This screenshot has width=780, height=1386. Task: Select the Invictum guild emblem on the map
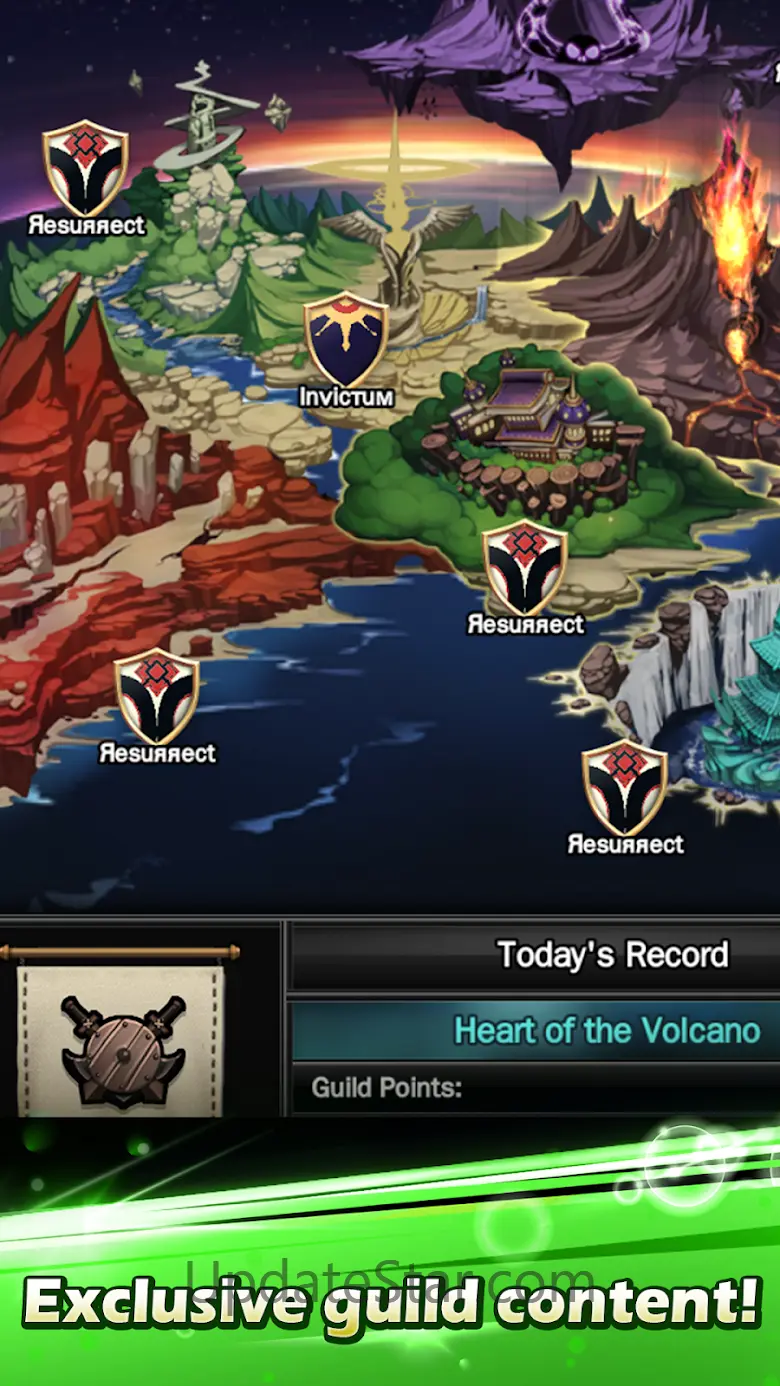[346, 340]
